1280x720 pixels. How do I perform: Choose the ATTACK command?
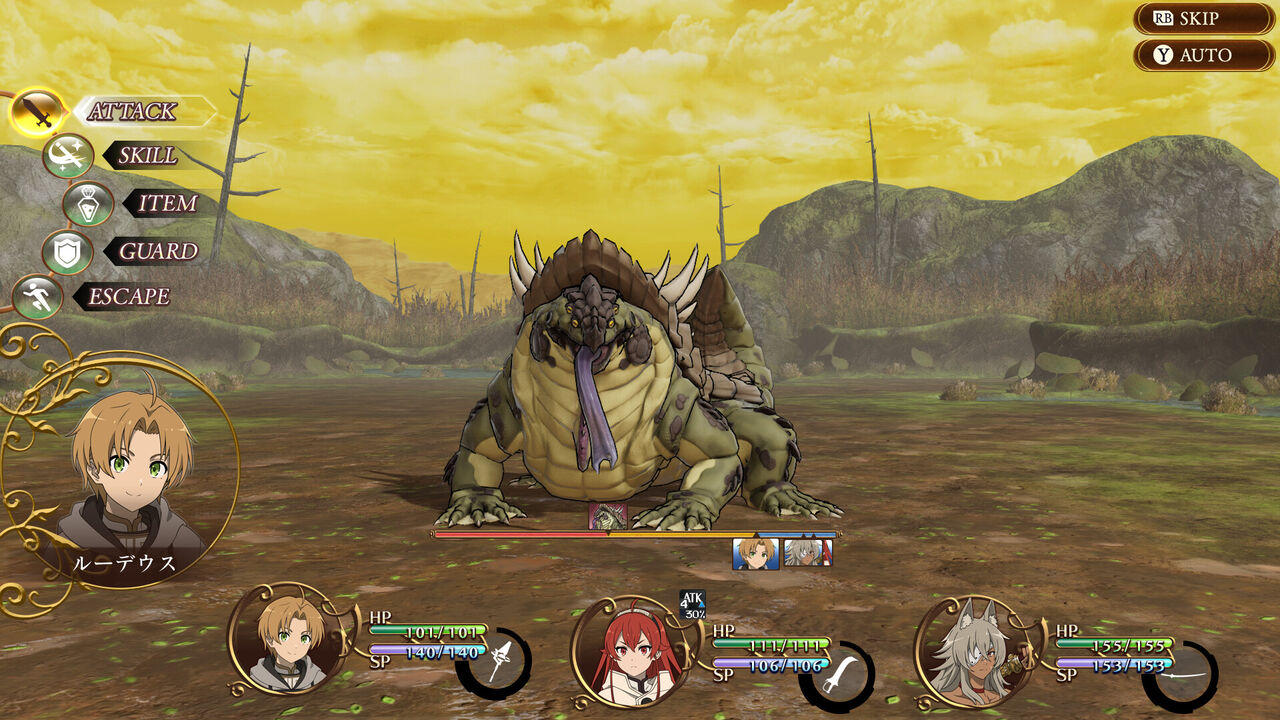(130, 111)
